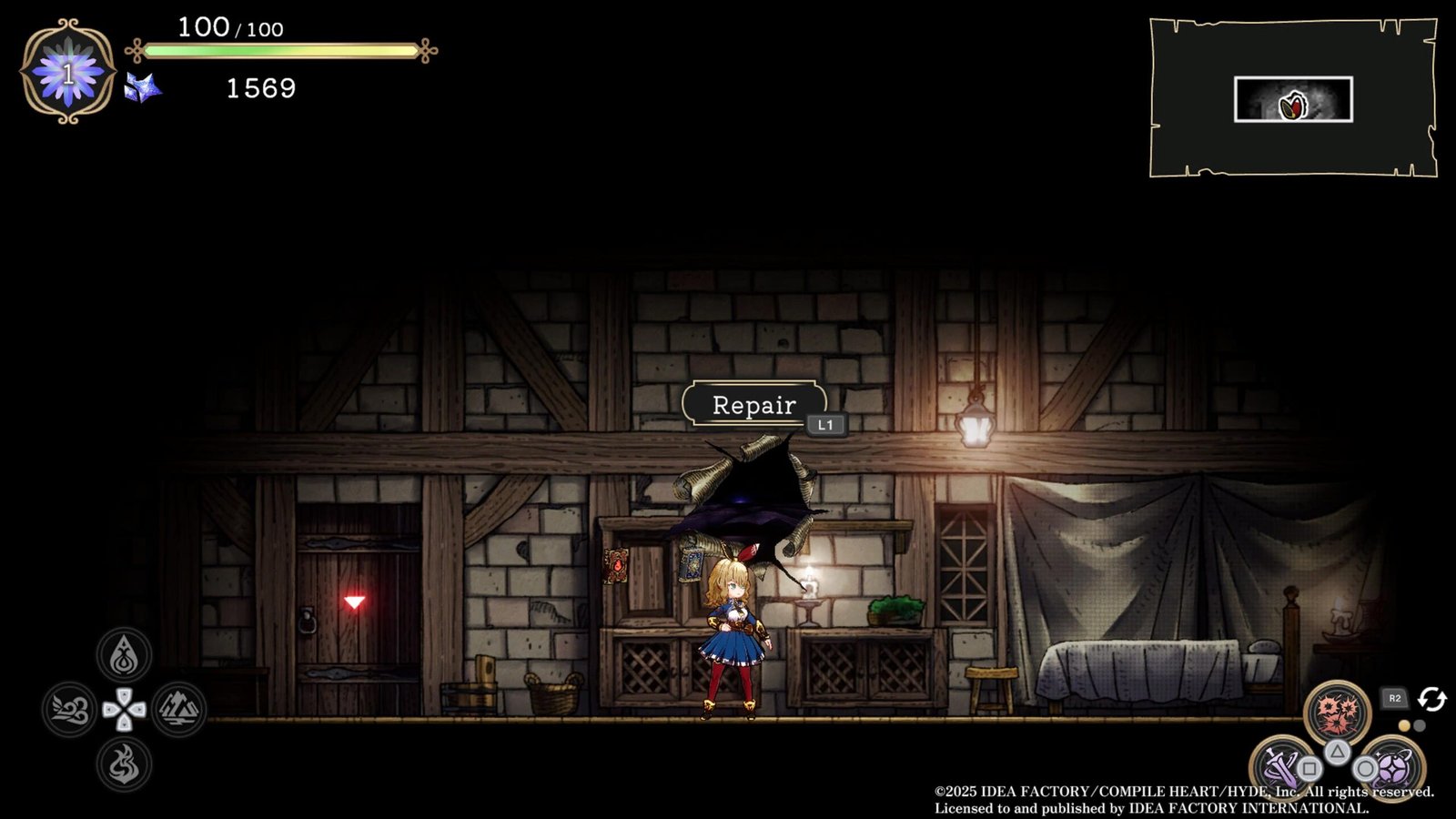The width and height of the screenshot is (1456, 819).
Task: Select the mountain earth element icon
Action: coord(178,710)
